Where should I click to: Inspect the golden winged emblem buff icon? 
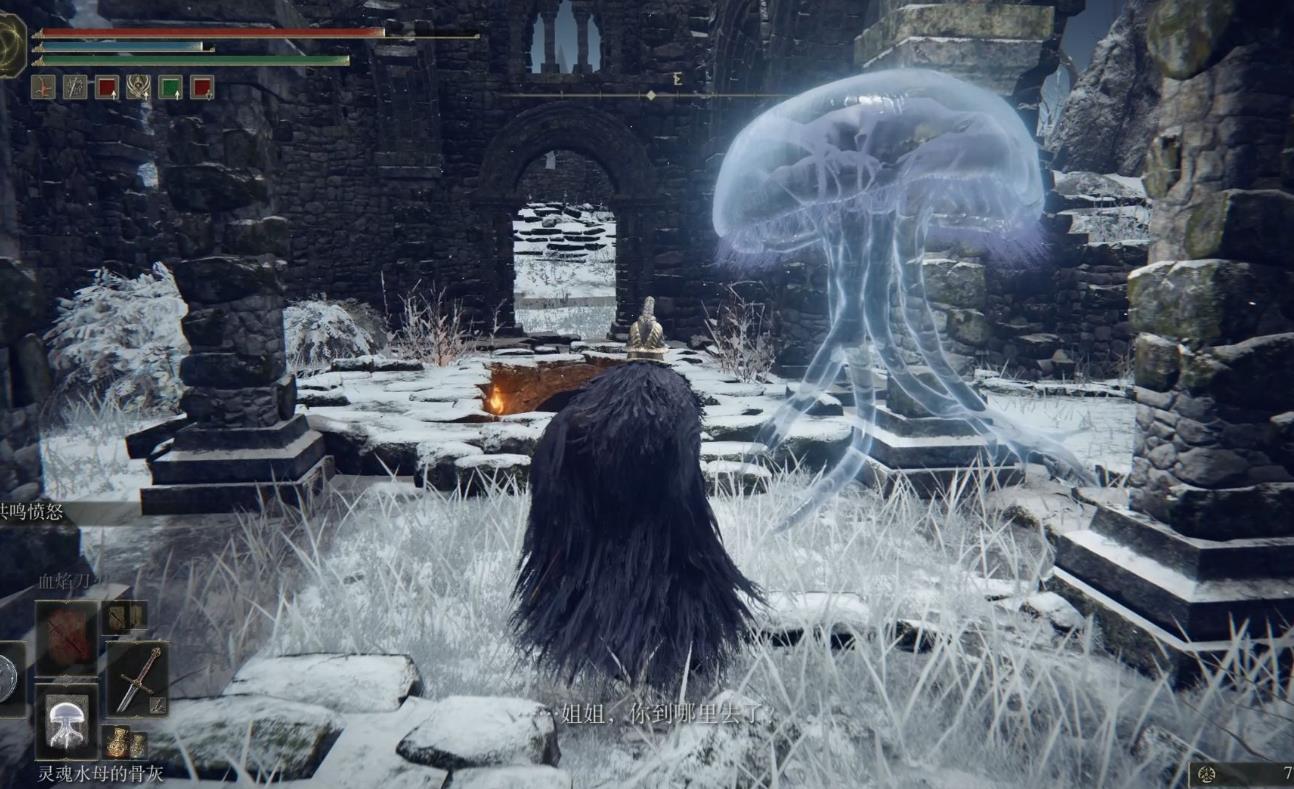point(138,87)
